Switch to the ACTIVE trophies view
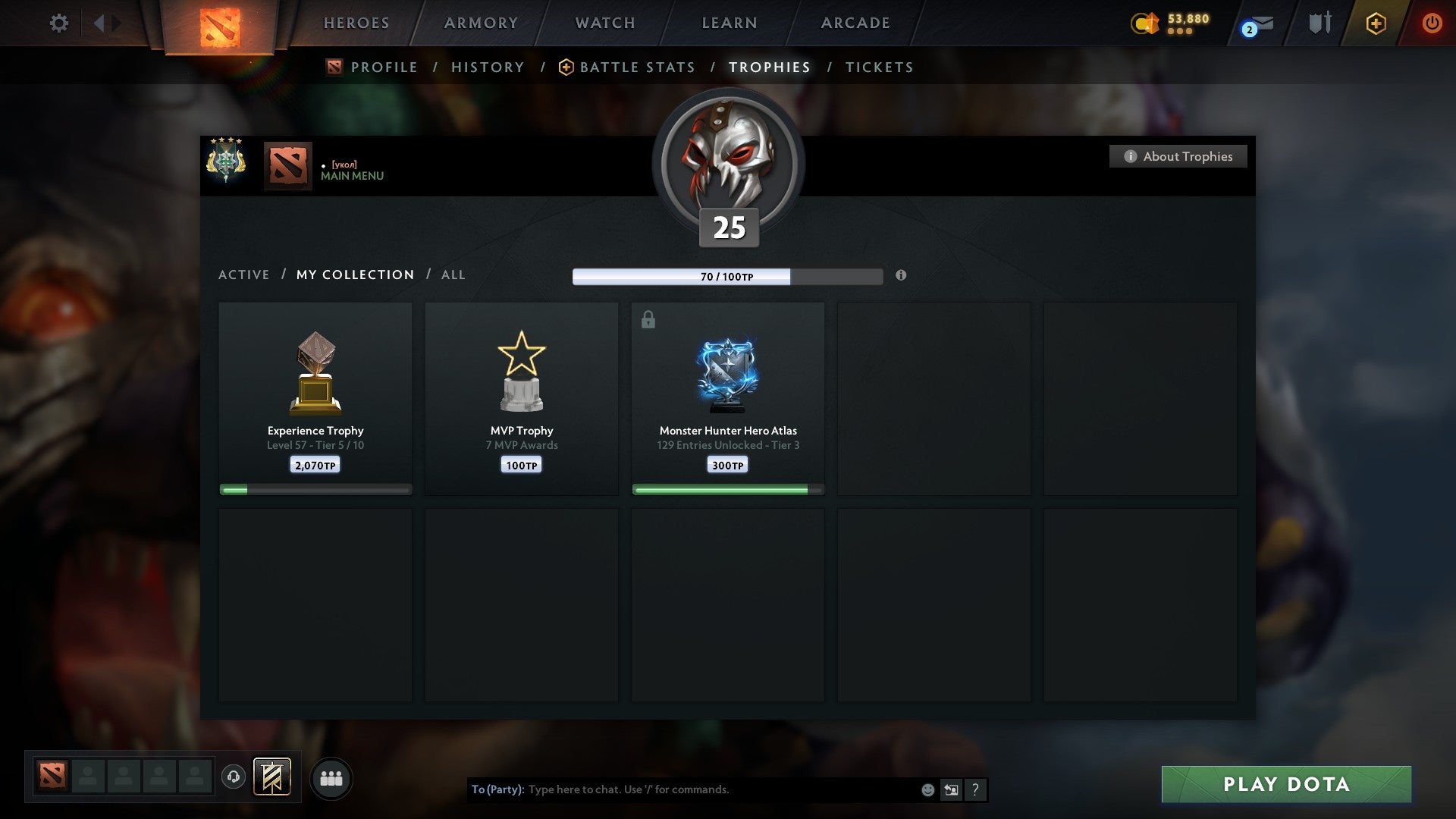The width and height of the screenshot is (1456, 819). click(244, 275)
